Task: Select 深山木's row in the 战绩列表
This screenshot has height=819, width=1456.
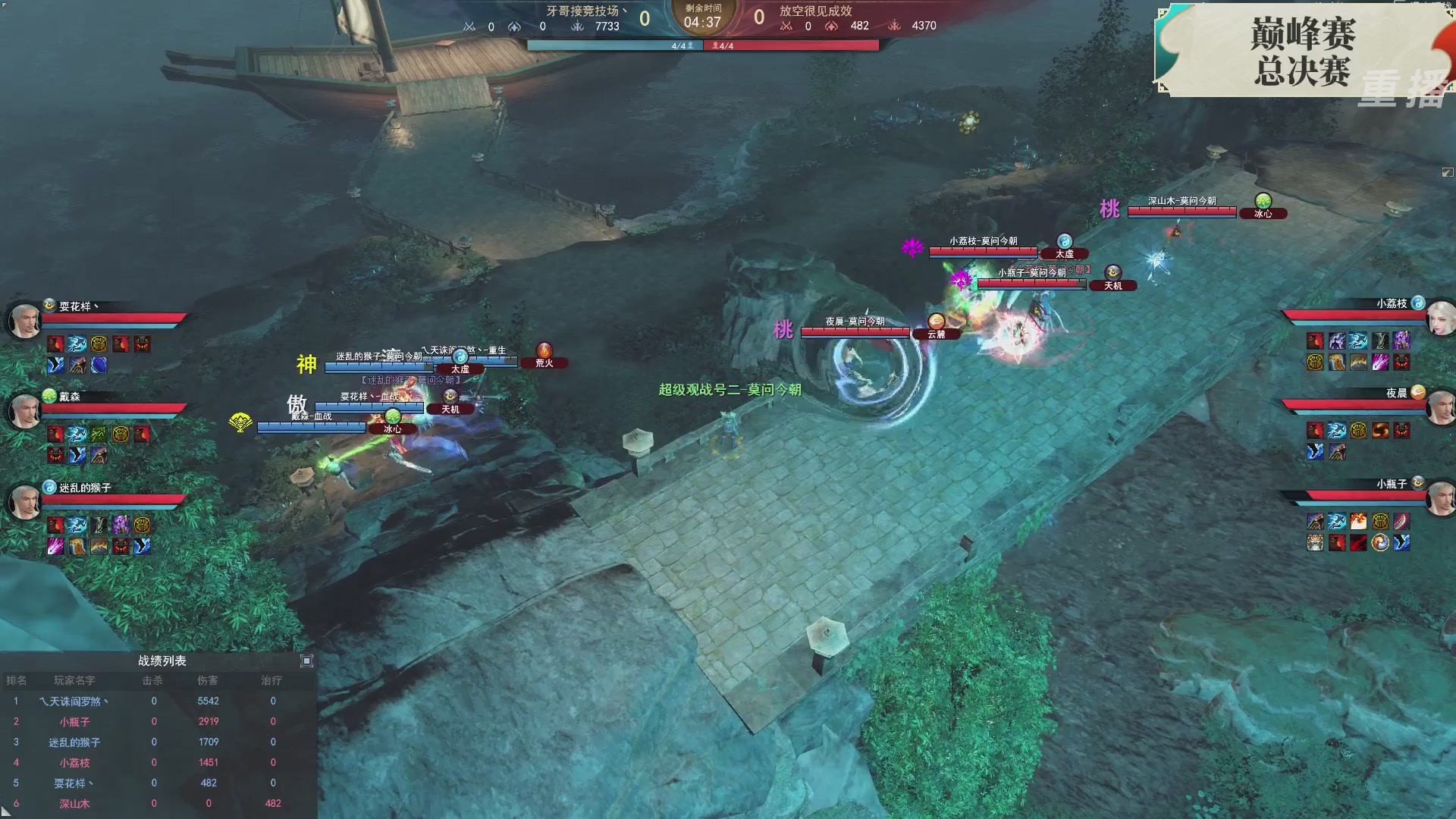Action: click(74, 804)
